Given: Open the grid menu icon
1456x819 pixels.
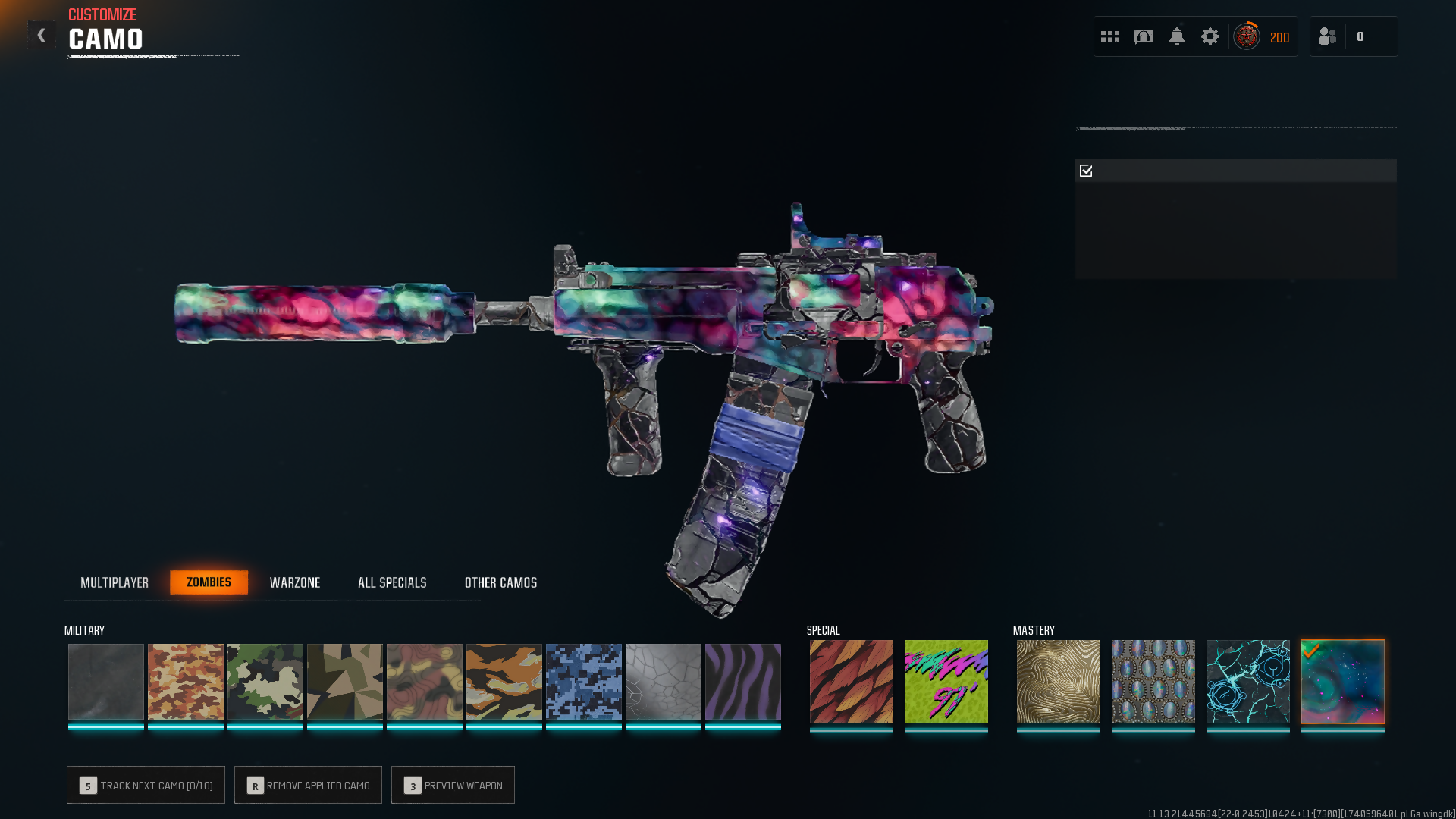Looking at the screenshot, I should click(1110, 36).
